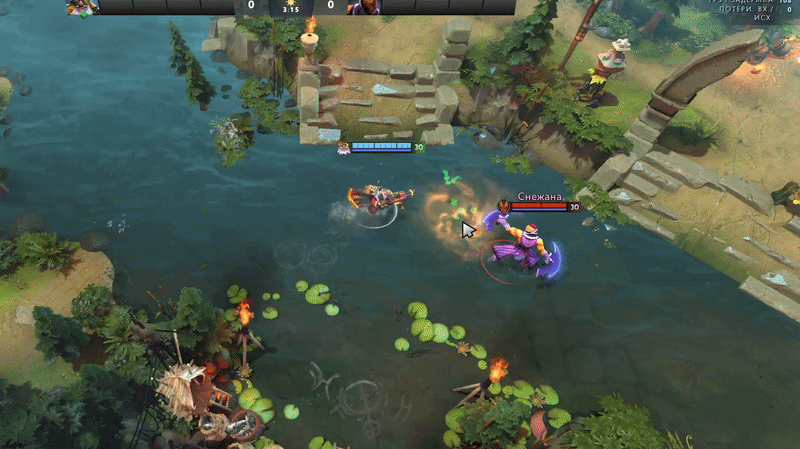The height and width of the screenshot is (449, 800).
Task: Select the right team's hero portrait in top bar
Action: [364, 7]
